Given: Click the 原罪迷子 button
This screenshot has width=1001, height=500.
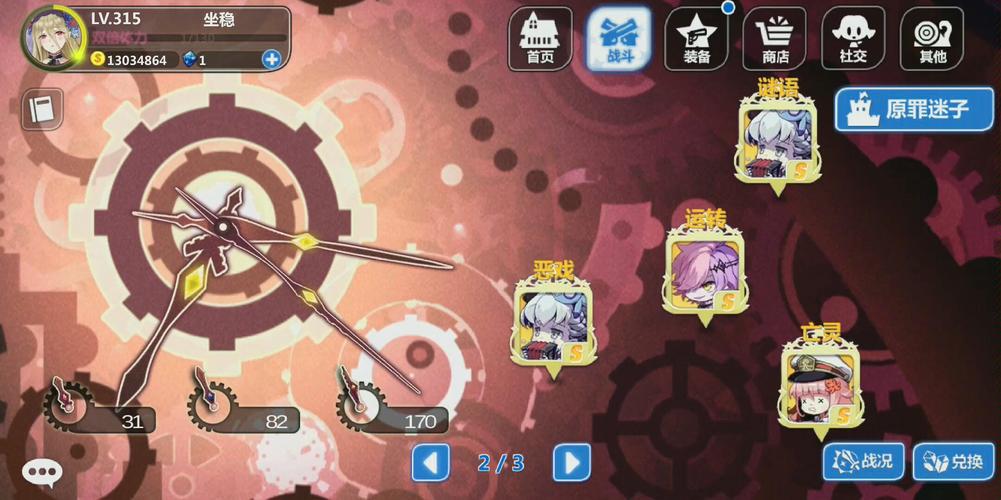Looking at the screenshot, I should [x=914, y=109].
